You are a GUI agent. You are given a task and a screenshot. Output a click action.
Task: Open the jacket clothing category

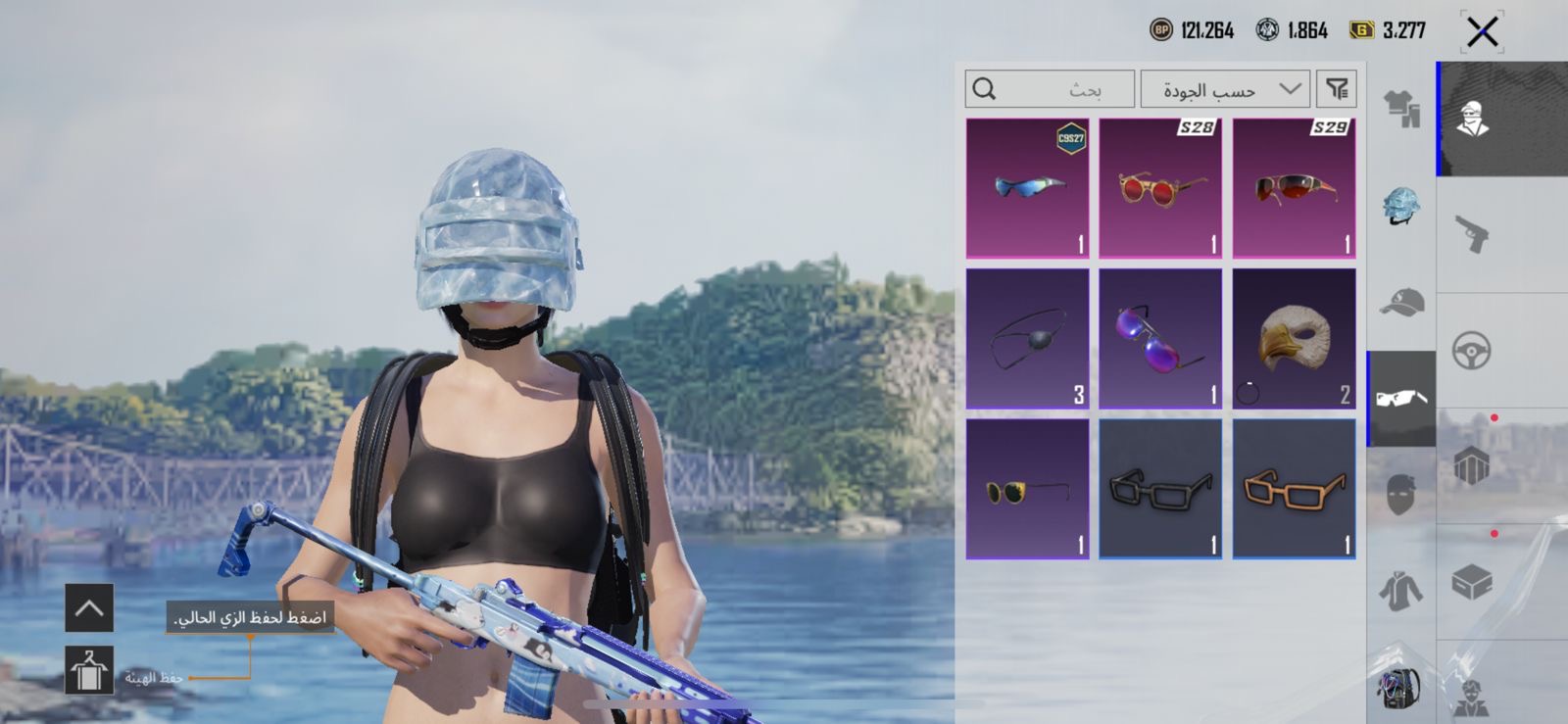coord(1401,591)
